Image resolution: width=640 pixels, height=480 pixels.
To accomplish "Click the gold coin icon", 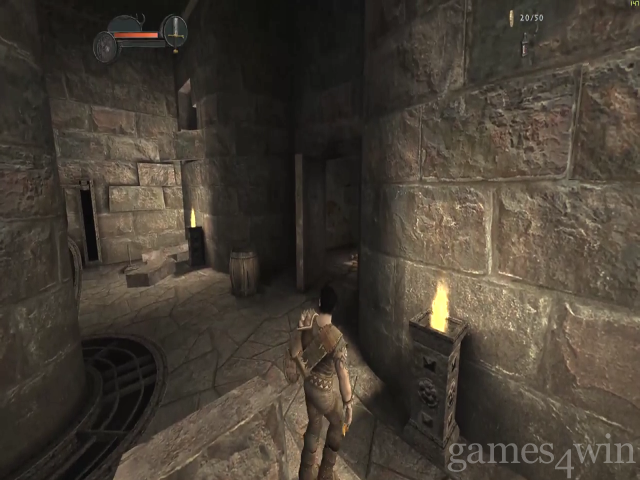I will point(510,18).
